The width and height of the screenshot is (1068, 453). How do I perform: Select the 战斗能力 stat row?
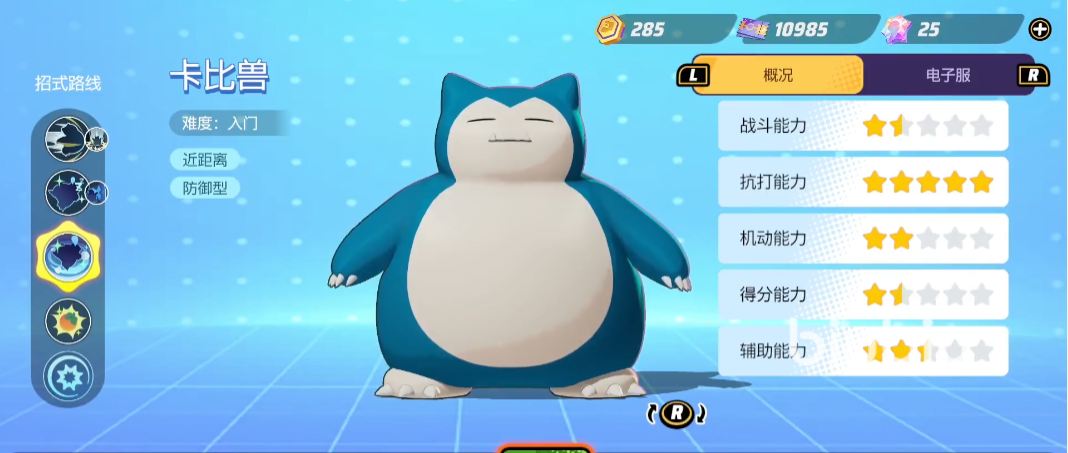(x=862, y=126)
